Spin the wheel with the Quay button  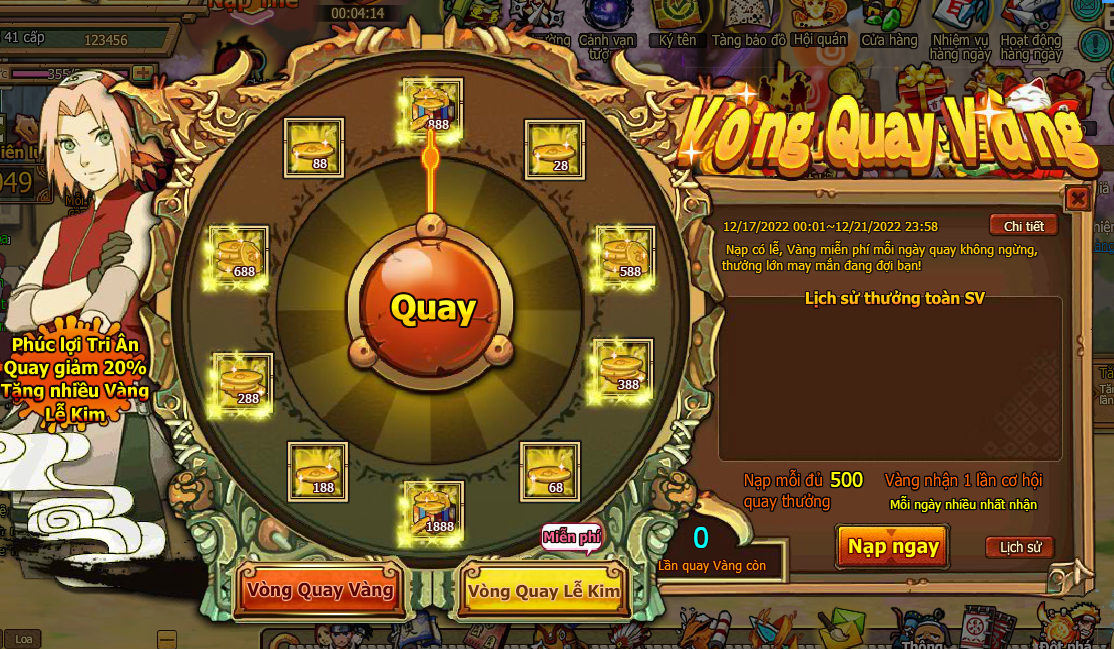click(432, 308)
